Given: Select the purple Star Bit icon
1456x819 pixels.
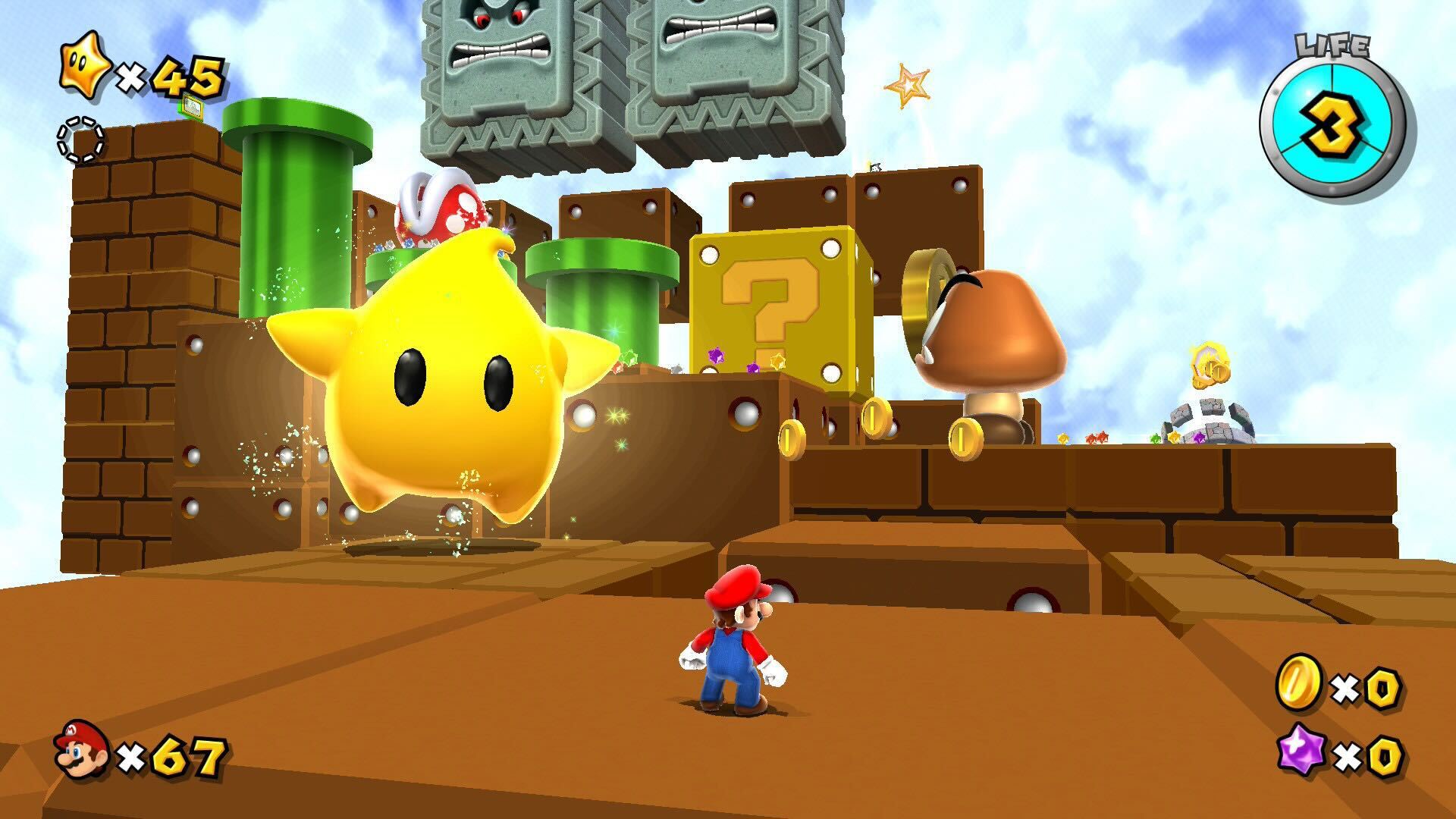Looking at the screenshot, I should (1300, 754).
